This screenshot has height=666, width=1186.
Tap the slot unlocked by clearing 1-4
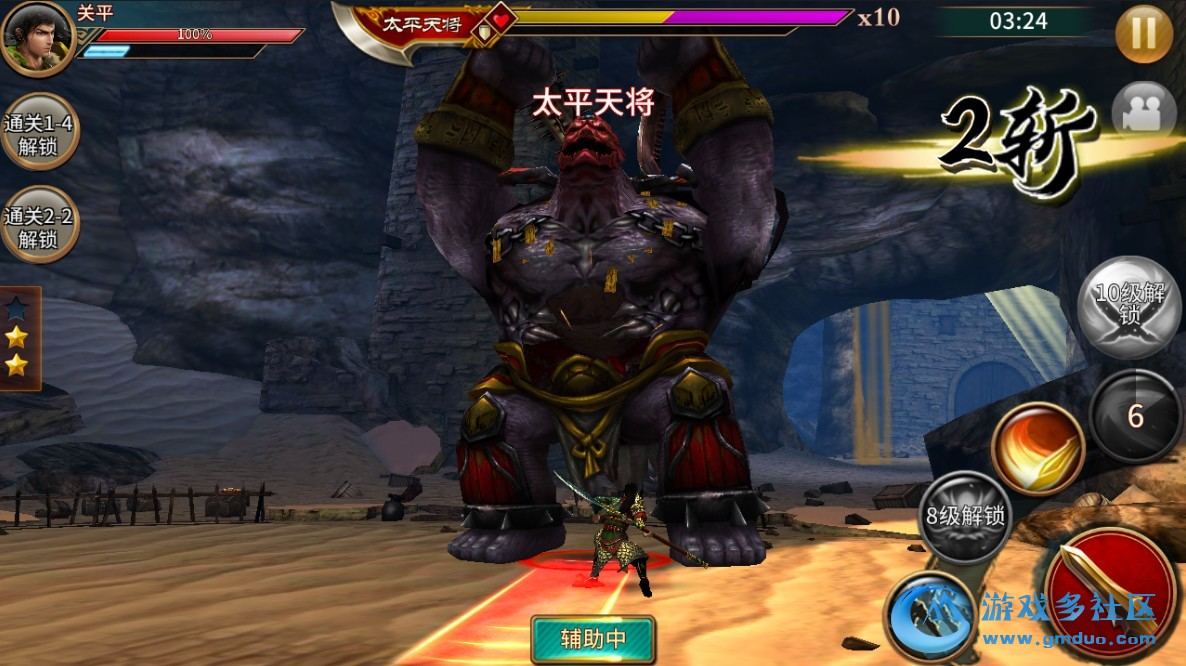[39, 135]
